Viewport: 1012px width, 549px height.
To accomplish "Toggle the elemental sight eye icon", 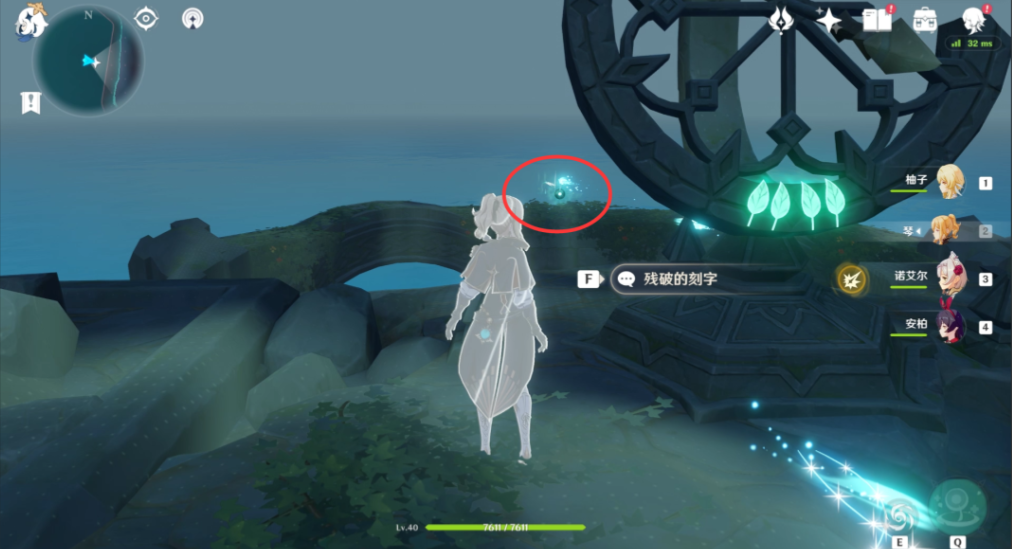I will click(146, 18).
